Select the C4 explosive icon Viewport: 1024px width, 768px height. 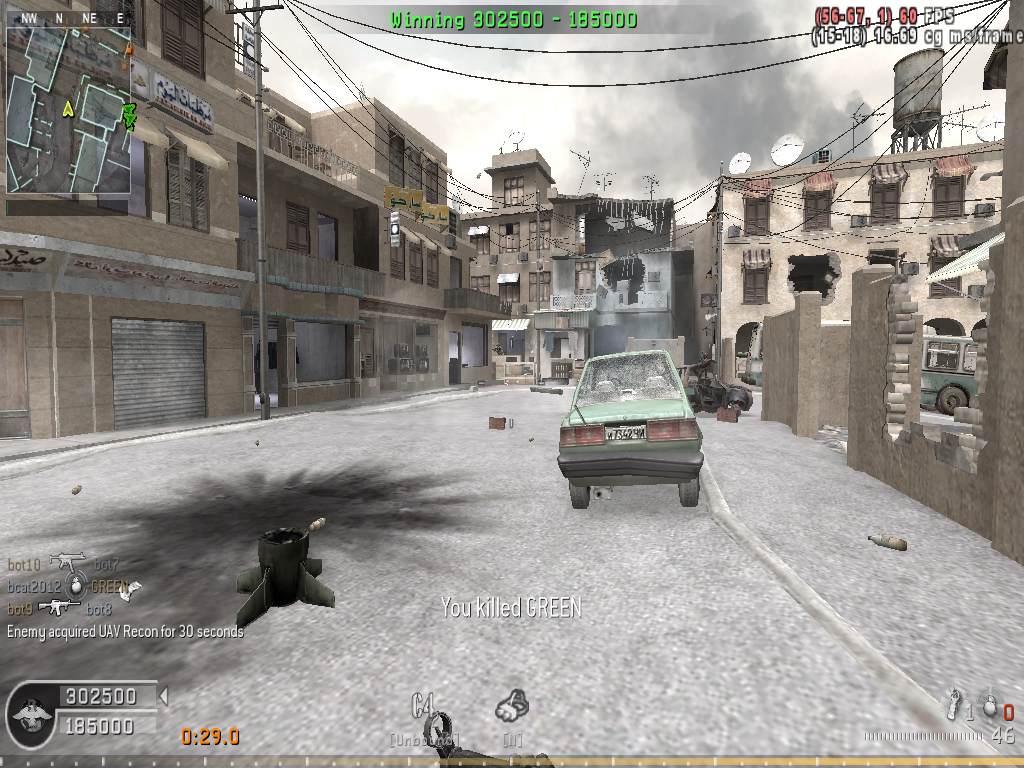424,706
